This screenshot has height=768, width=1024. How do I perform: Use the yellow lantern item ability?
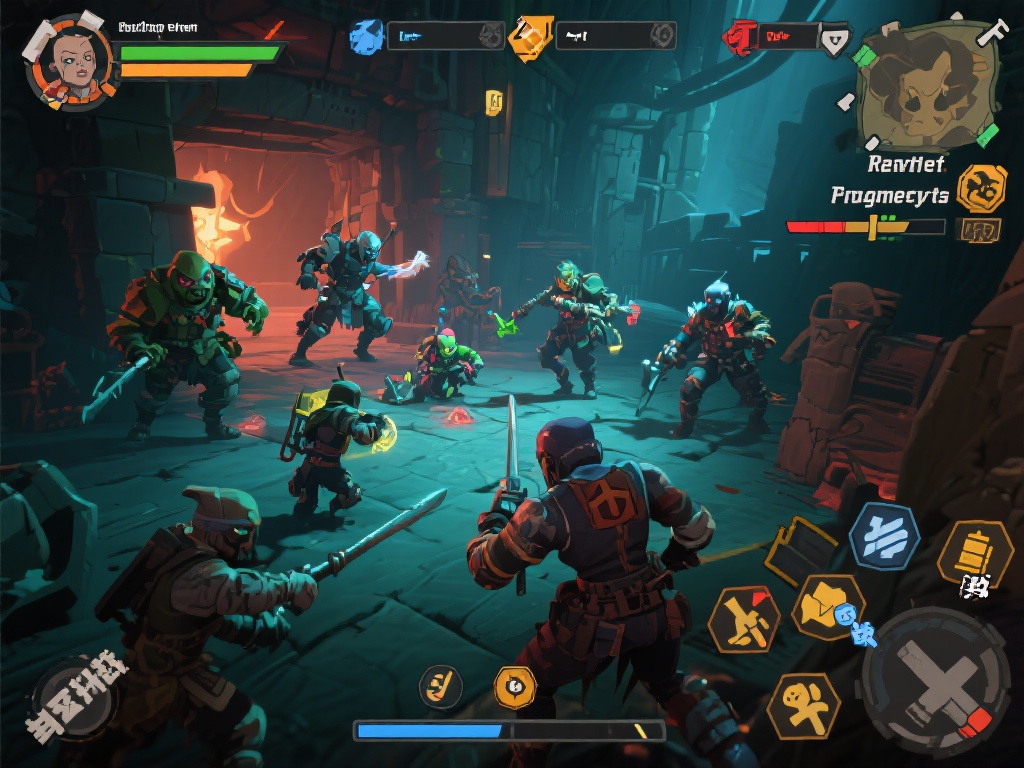tap(975, 553)
